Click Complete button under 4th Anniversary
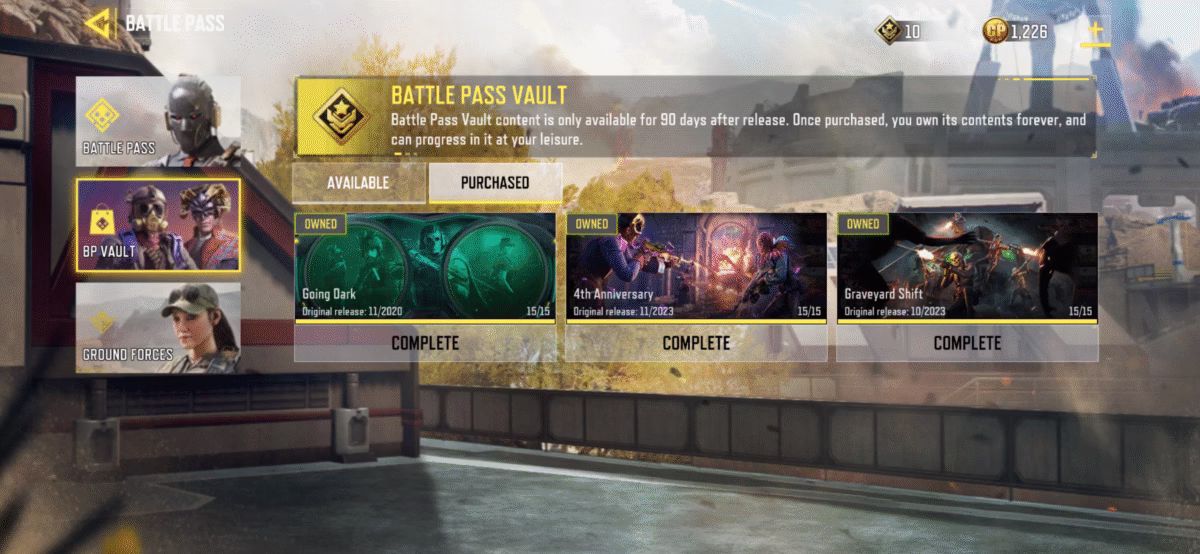The width and height of the screenshot is (1200, 554). coord(696,343)
